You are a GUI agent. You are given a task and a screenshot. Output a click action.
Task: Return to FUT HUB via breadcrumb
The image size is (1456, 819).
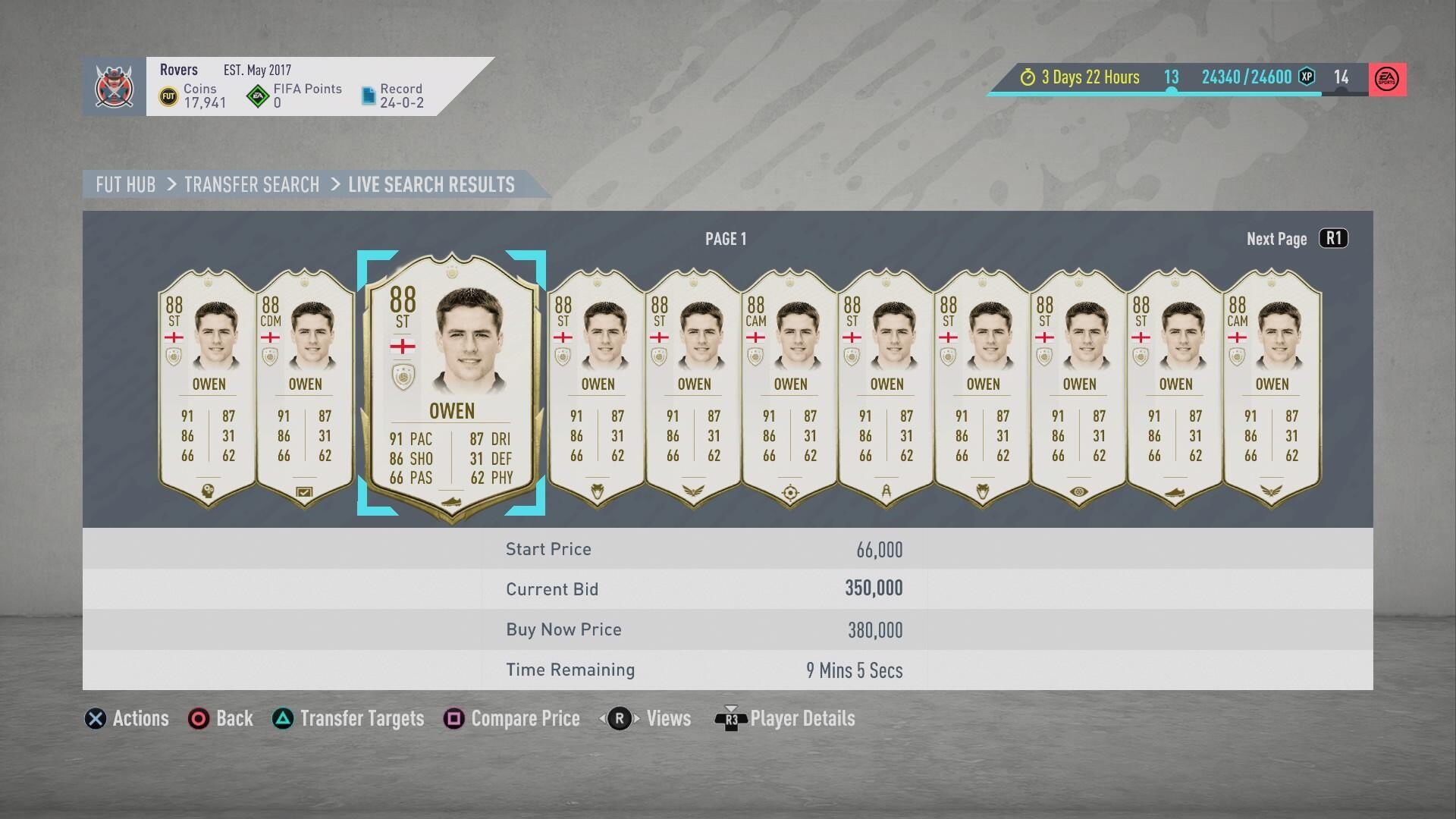coord(126,185)
